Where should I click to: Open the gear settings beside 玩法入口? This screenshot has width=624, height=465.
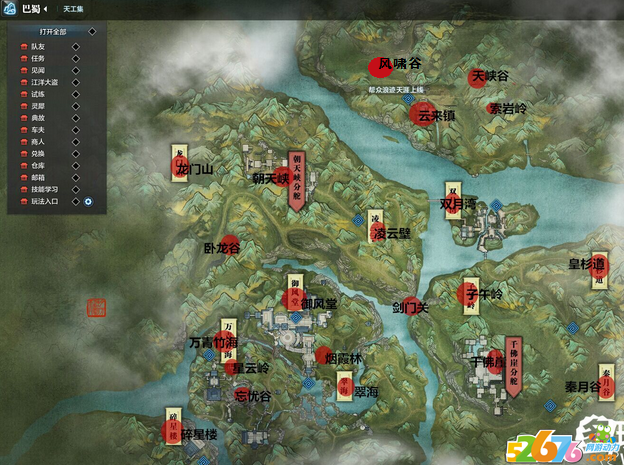click(x=88, y=201)
